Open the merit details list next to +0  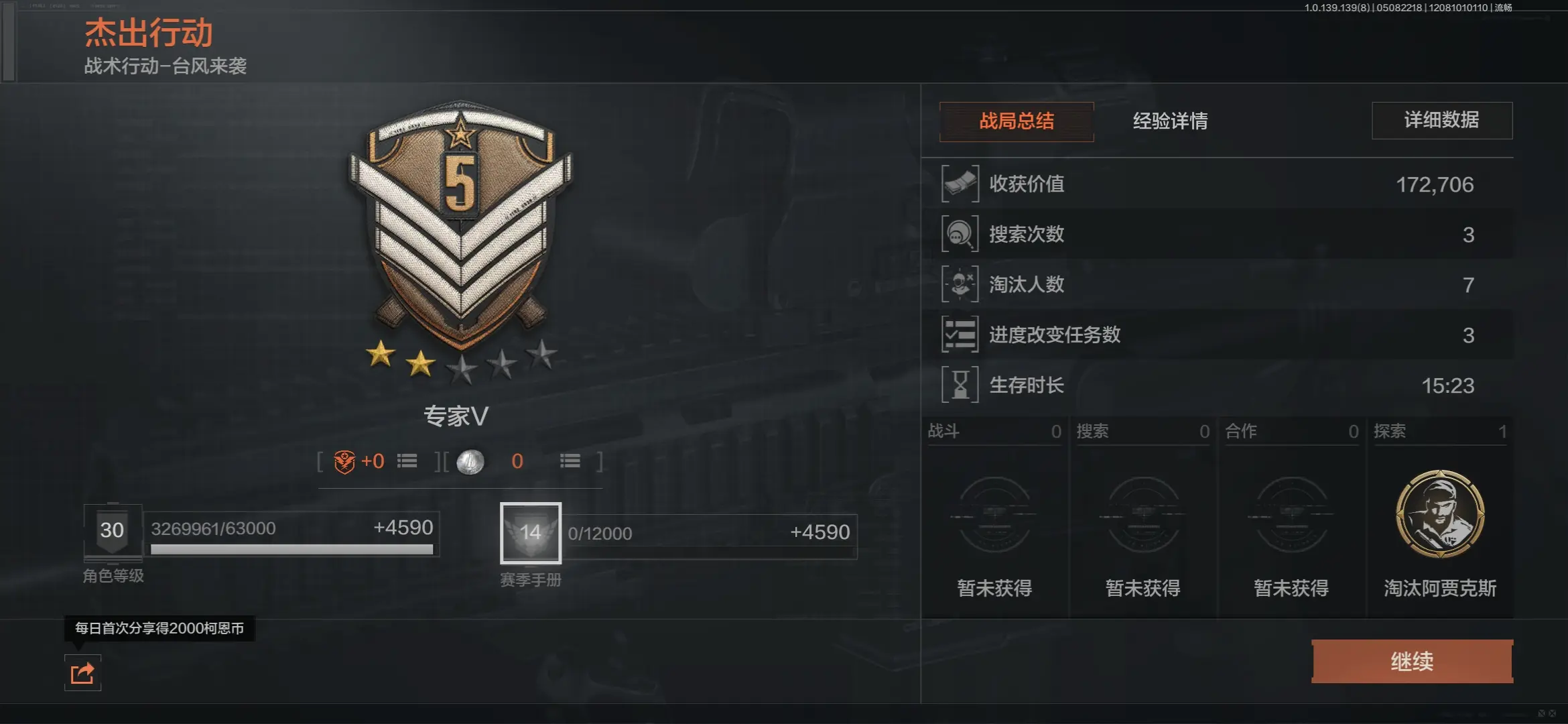(408, 461)
